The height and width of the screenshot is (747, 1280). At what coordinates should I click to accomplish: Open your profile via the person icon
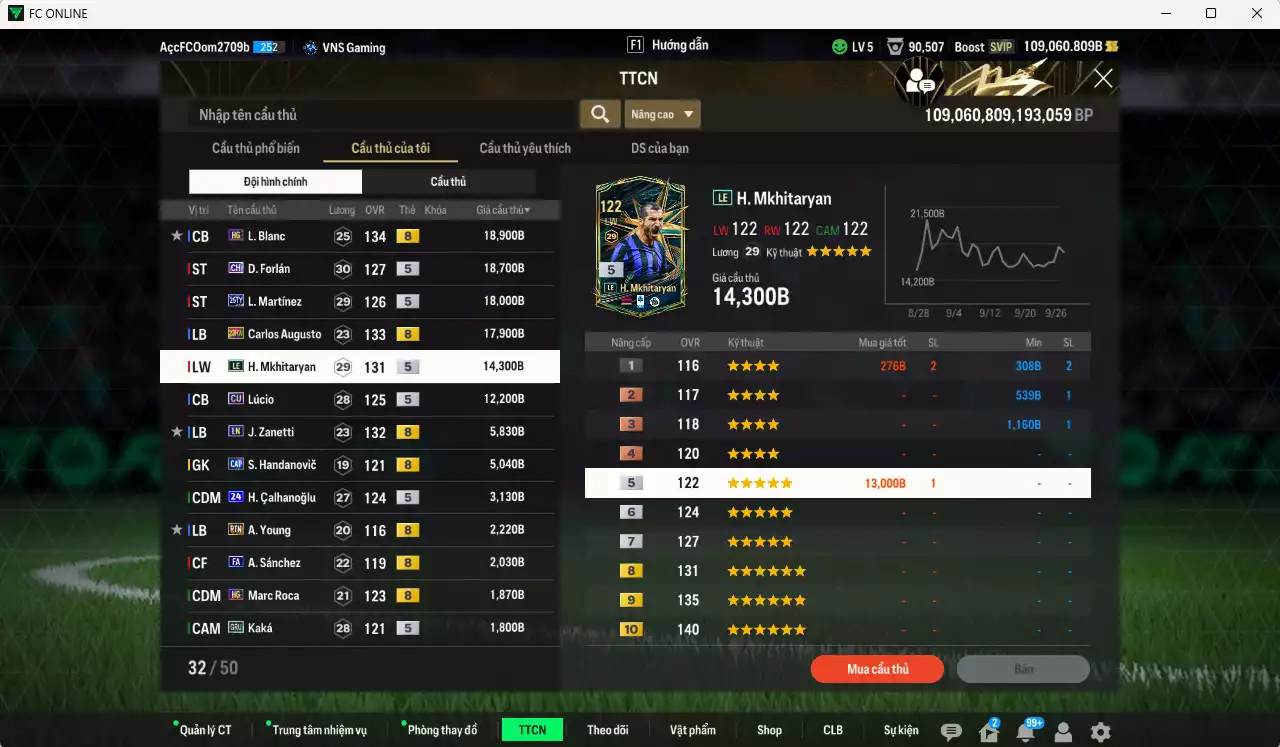click(1062, 731)
